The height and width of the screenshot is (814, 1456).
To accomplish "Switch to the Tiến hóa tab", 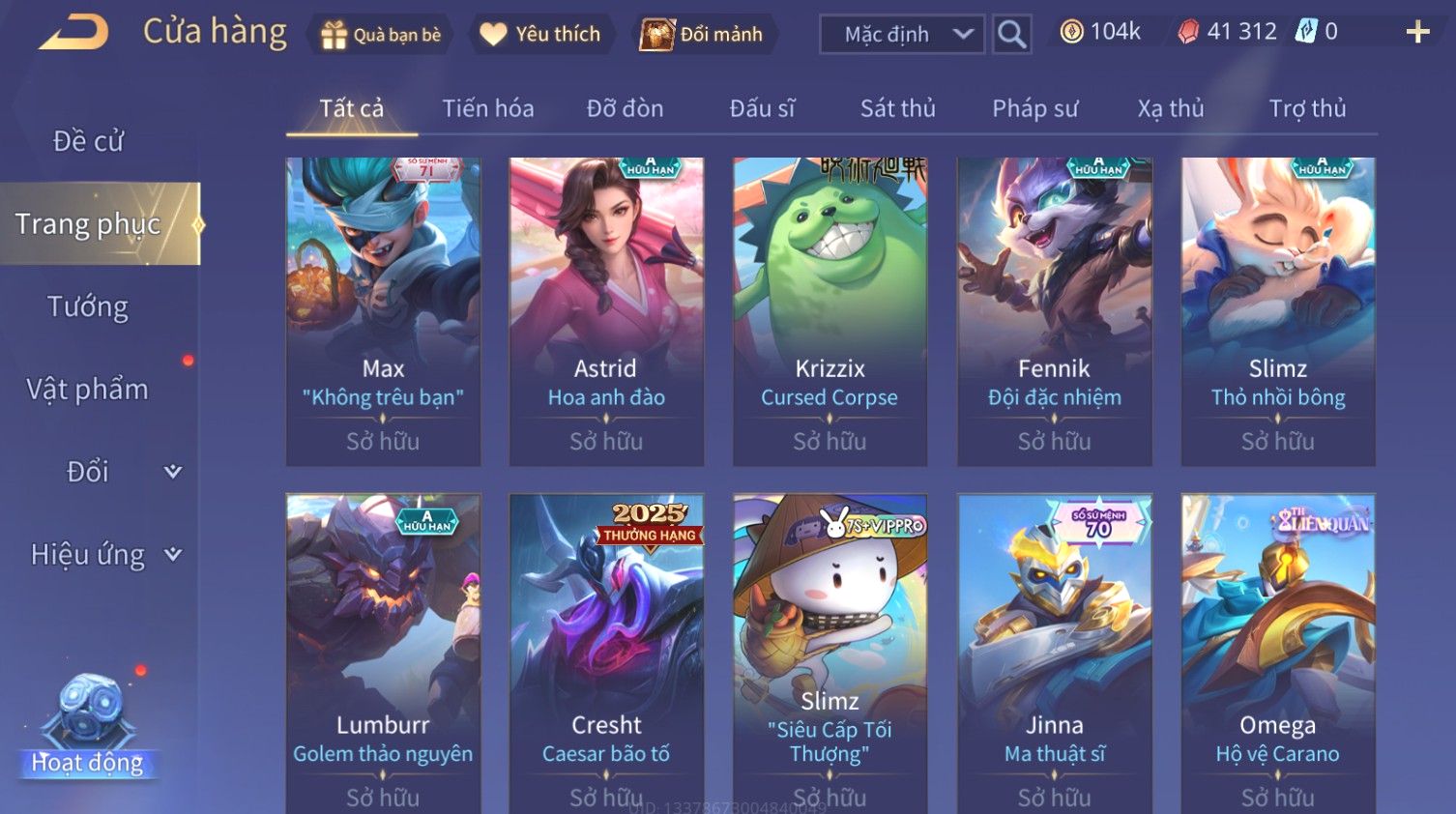I will tap(488, 108).
